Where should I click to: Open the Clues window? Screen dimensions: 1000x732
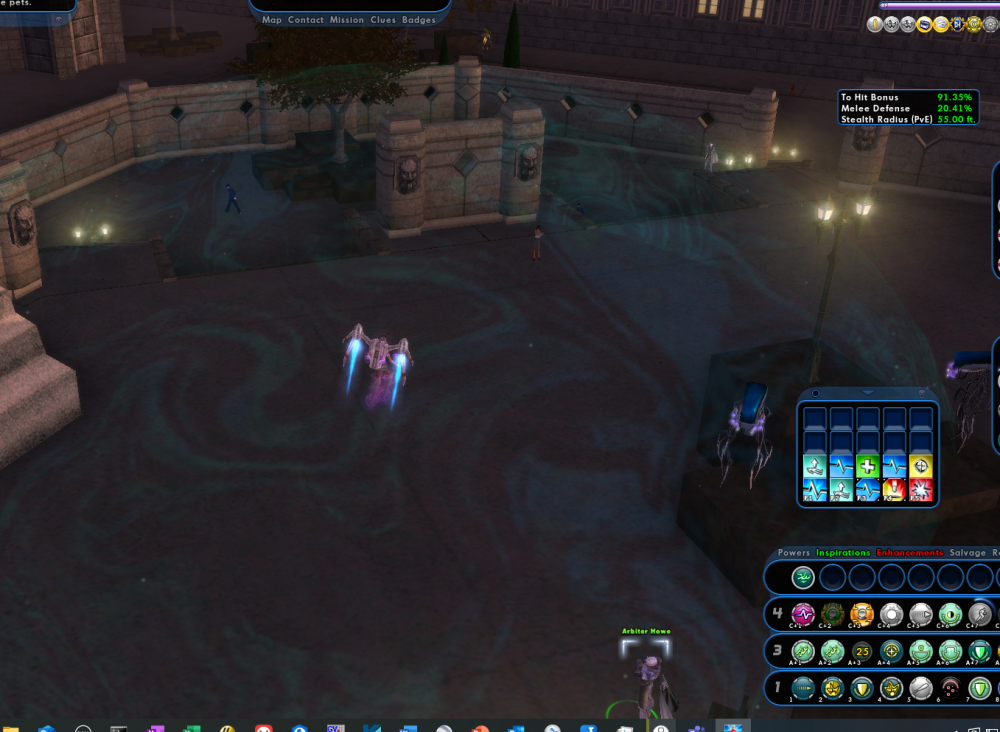[x=383, y=20]
